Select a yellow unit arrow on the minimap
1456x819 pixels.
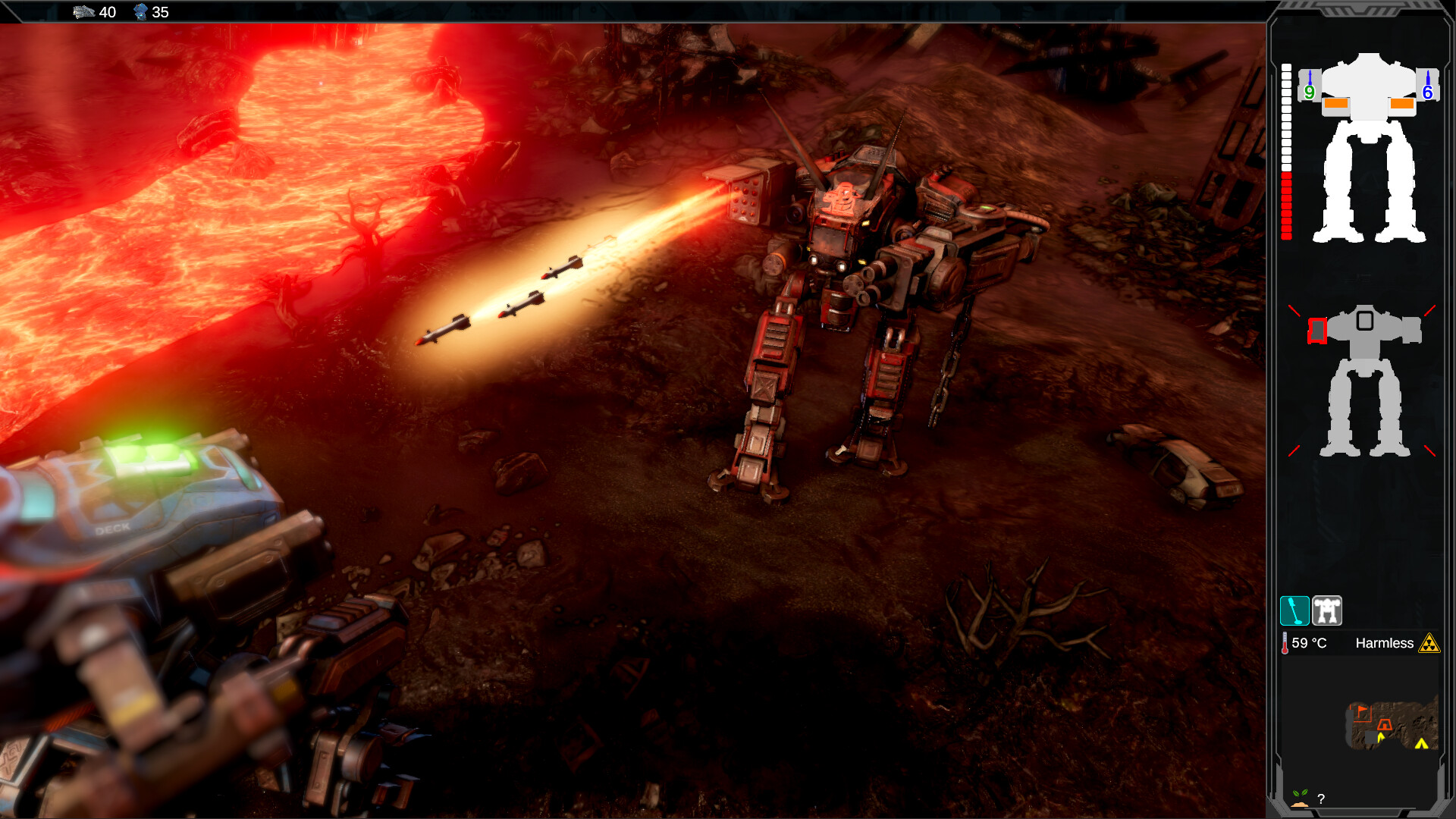(x=1380, y=736)
